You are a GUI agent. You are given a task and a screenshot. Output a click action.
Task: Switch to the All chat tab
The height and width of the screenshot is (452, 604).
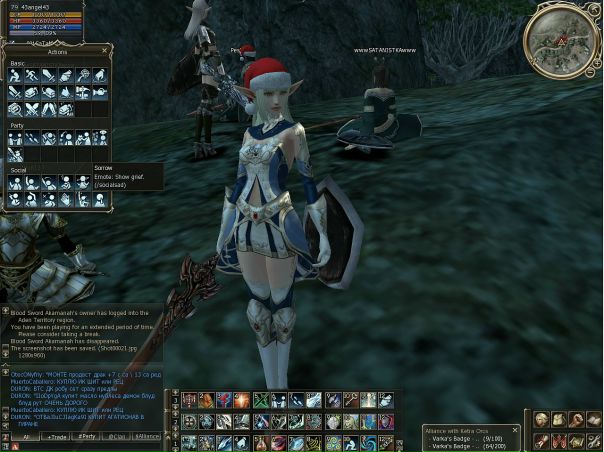coord(25,437)
